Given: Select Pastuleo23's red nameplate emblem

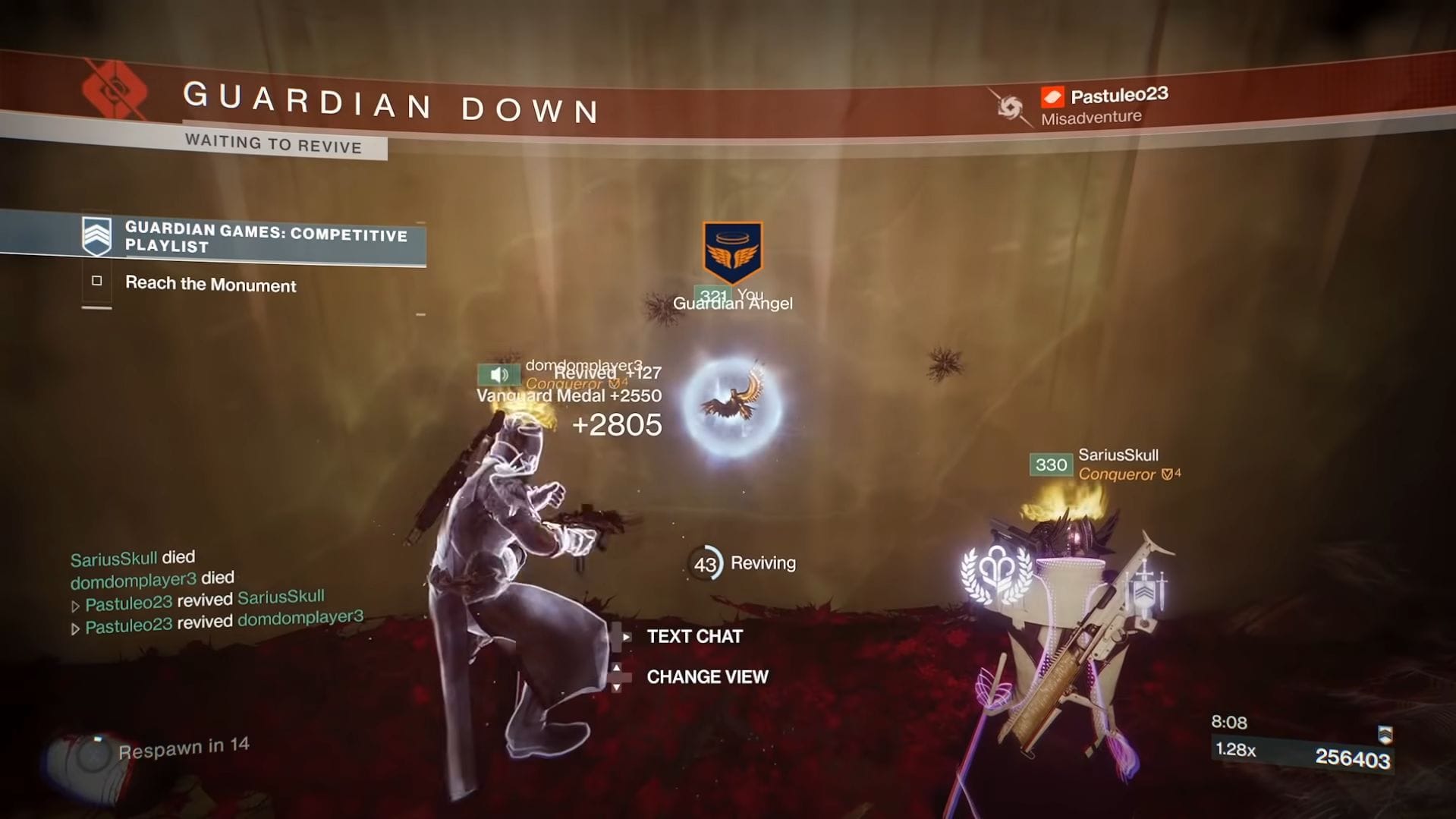Looking at the screenshot, I should click(1051, 95).
